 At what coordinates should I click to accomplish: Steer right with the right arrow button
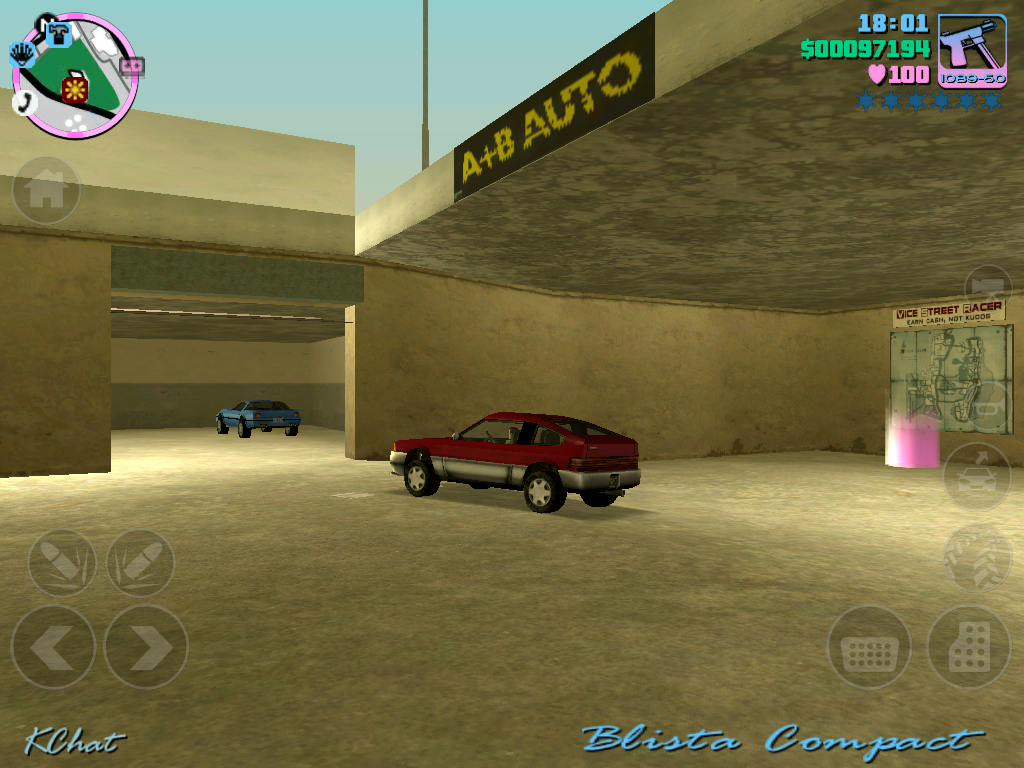coord(146,647)
